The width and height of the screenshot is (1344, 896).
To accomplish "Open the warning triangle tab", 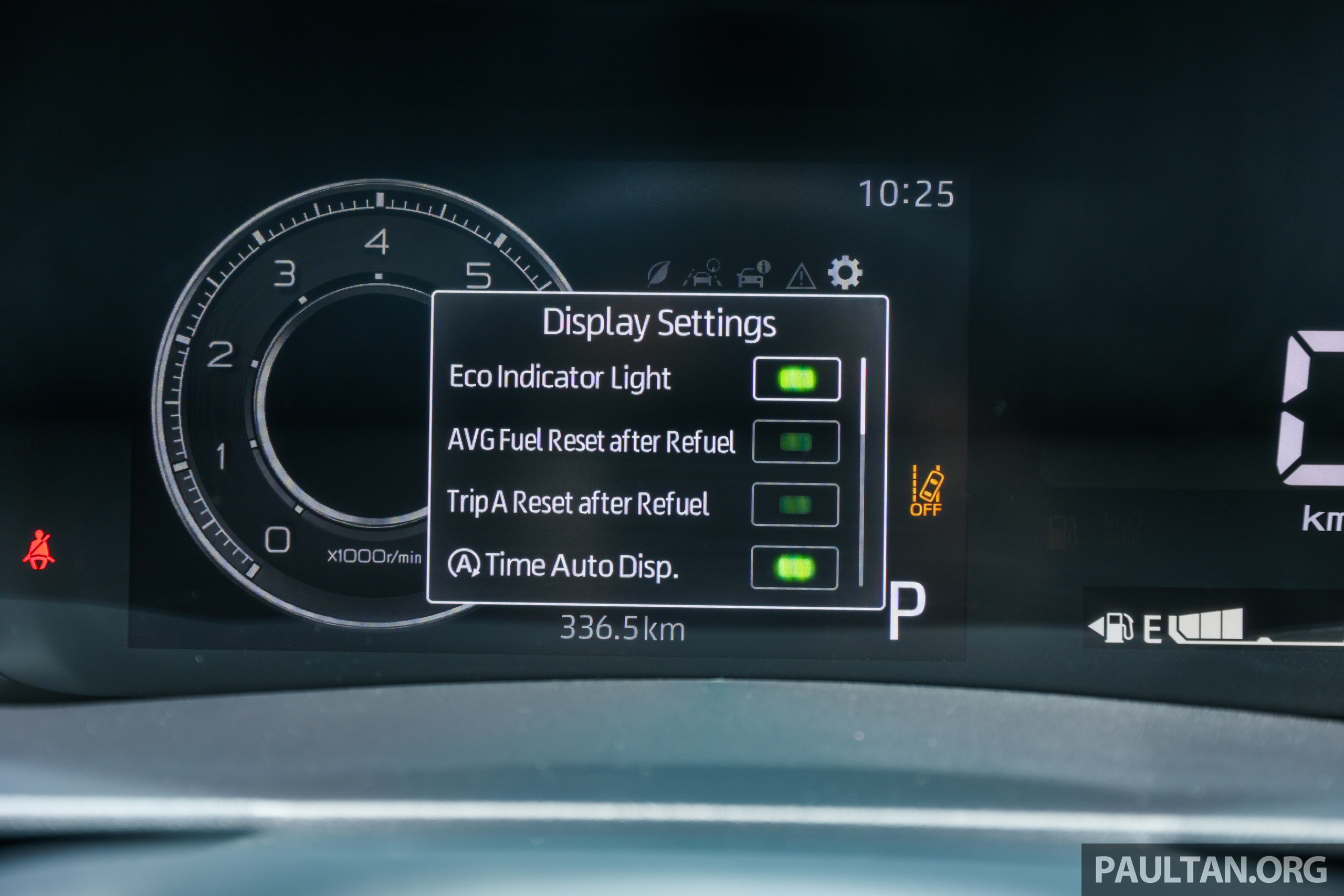I will tap(801, 276).
